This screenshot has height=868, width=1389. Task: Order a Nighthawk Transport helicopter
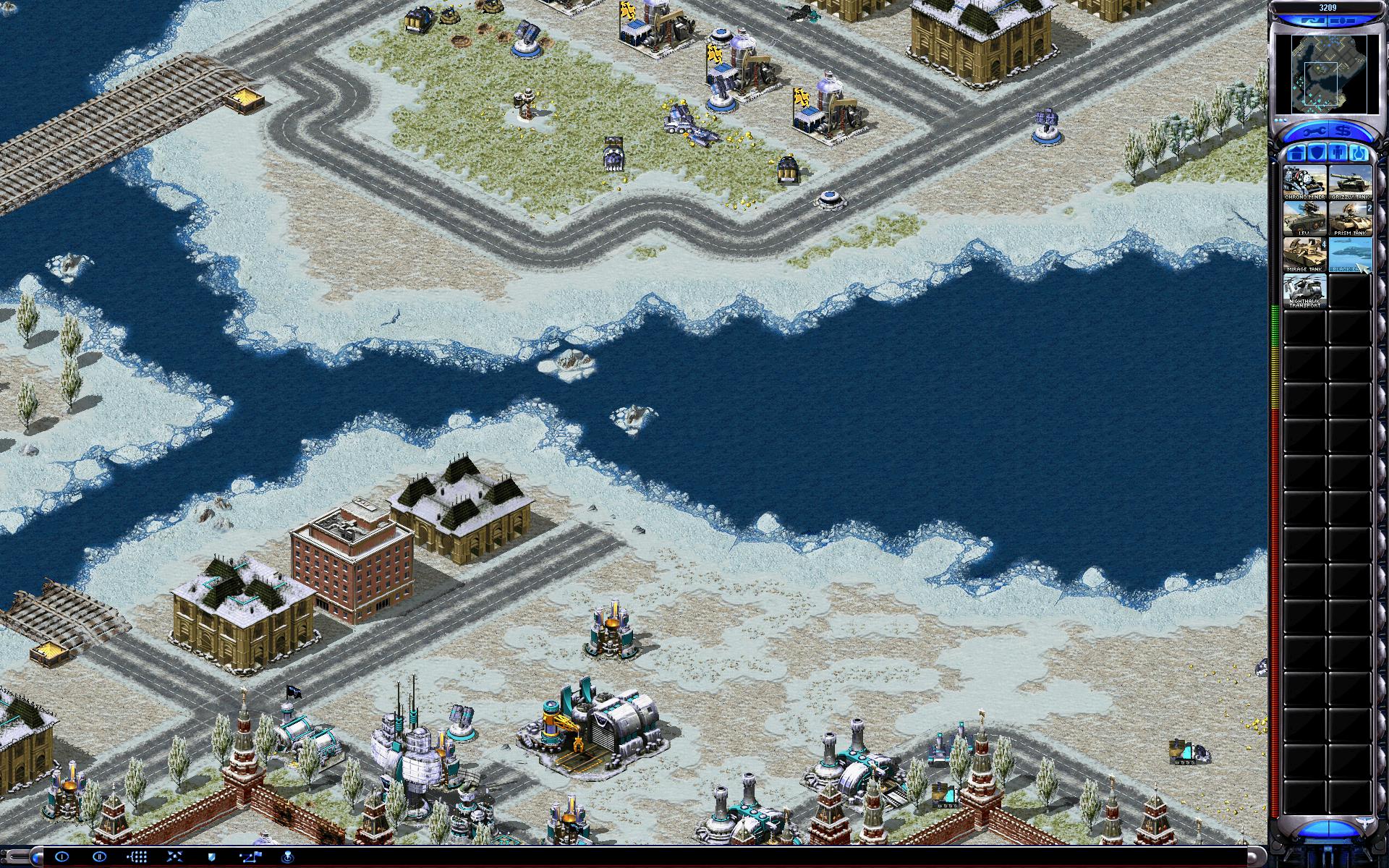[1305, 290]
